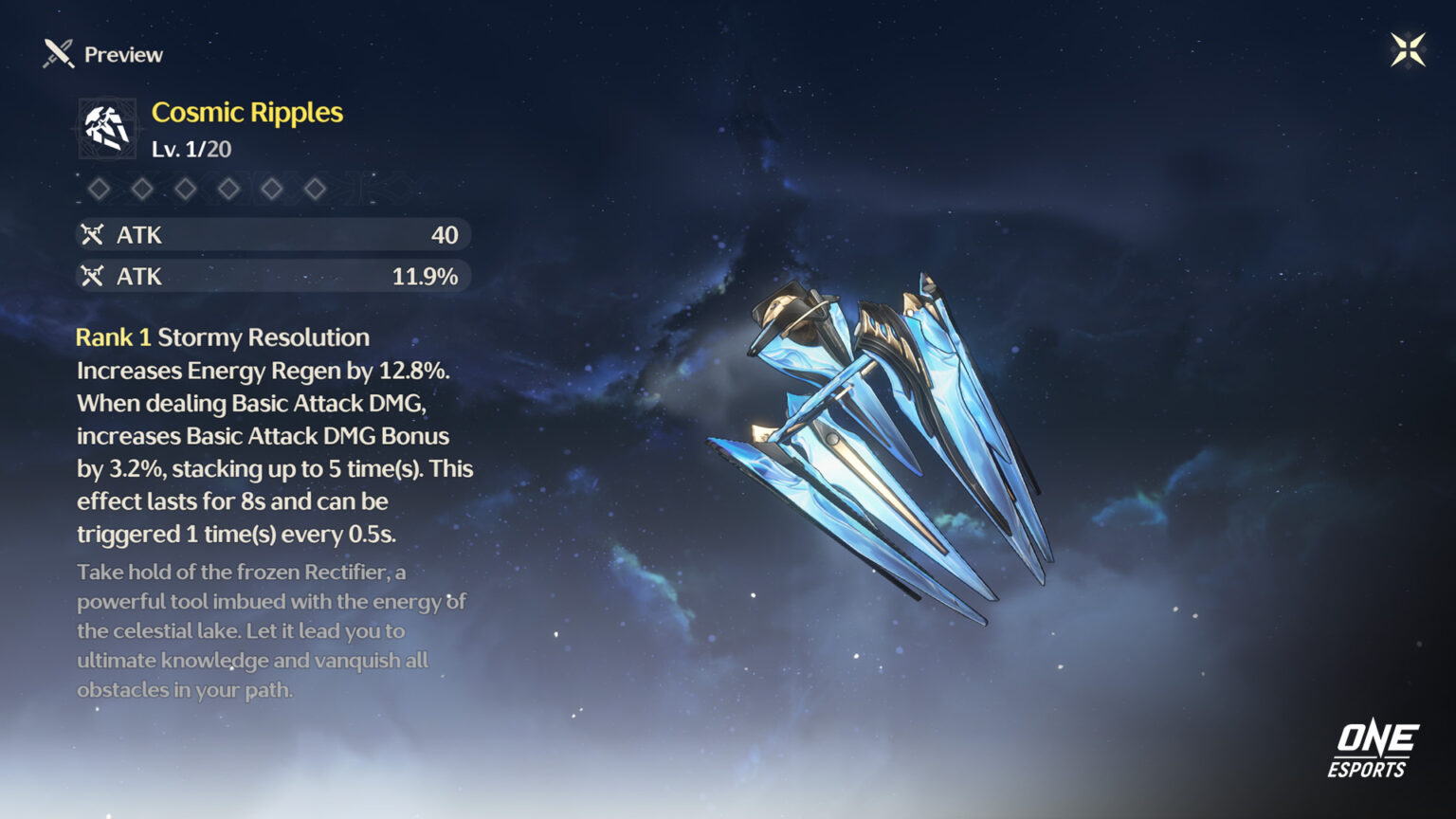Switch to the Preview tab
1456x819 pixels.
[122, 54]
